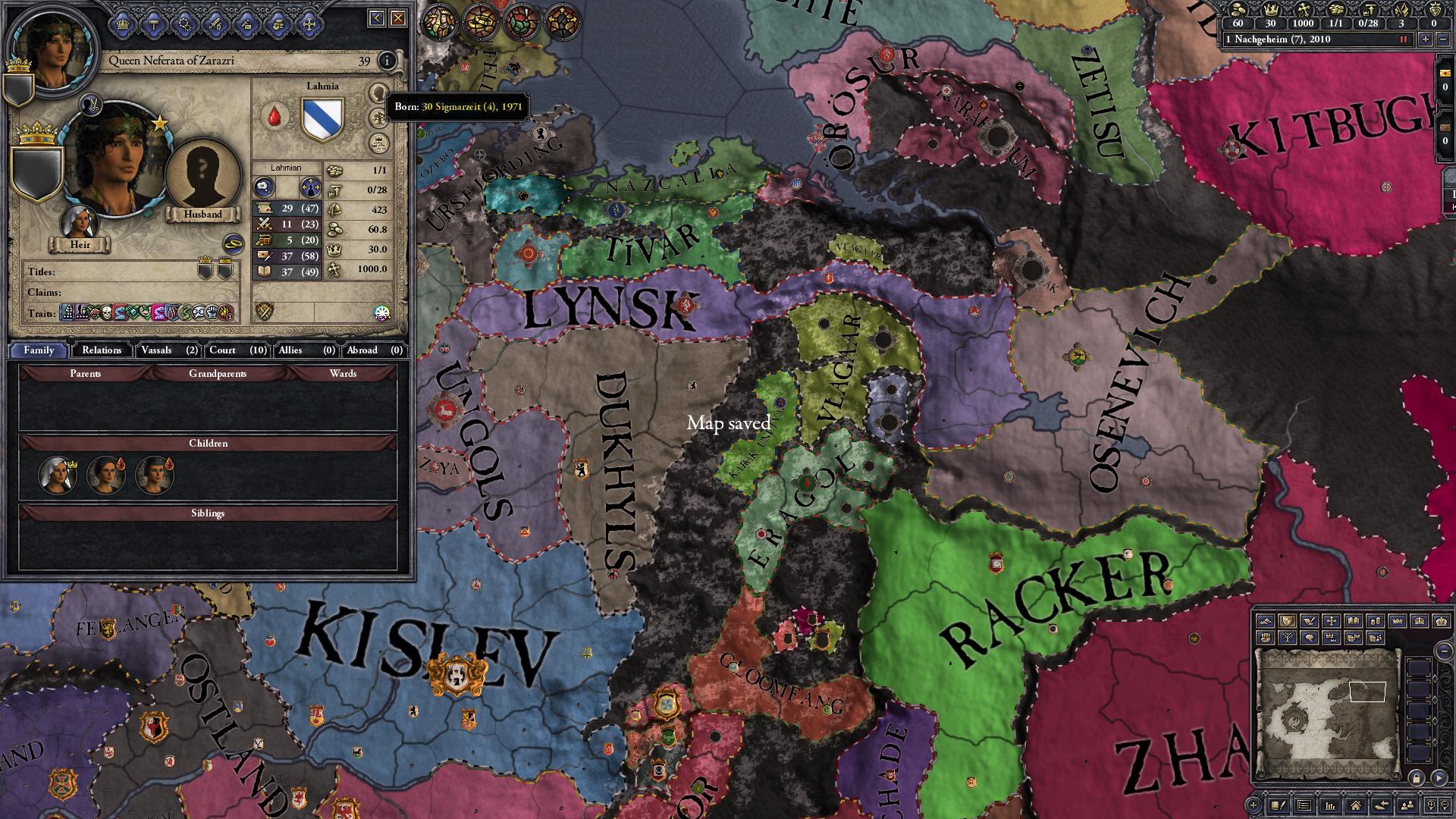This screenshot has height=819, width=1456.
Task: Open the ledger with book-and-quill icon
Action: tap(1279, 807)
